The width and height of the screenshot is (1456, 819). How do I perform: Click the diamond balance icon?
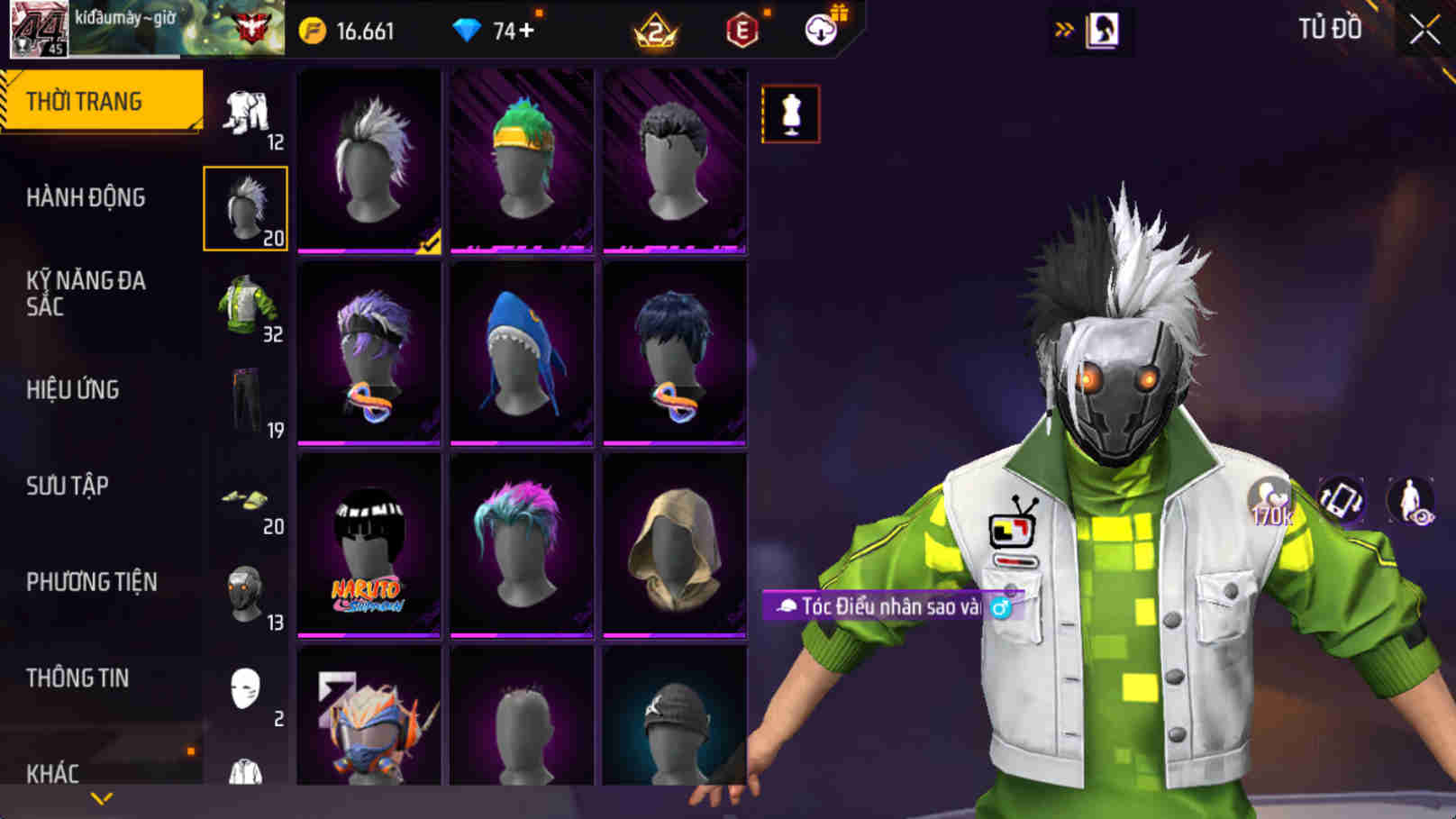pos(468,30)
